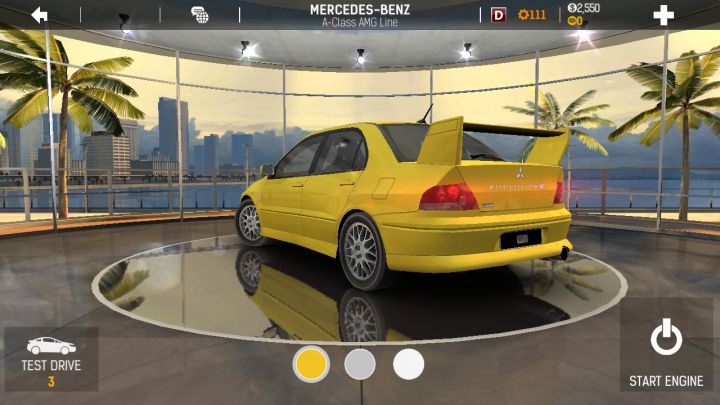Click the D class badge
The width and height of the screenshot is (720, 405).
point(498,15)
